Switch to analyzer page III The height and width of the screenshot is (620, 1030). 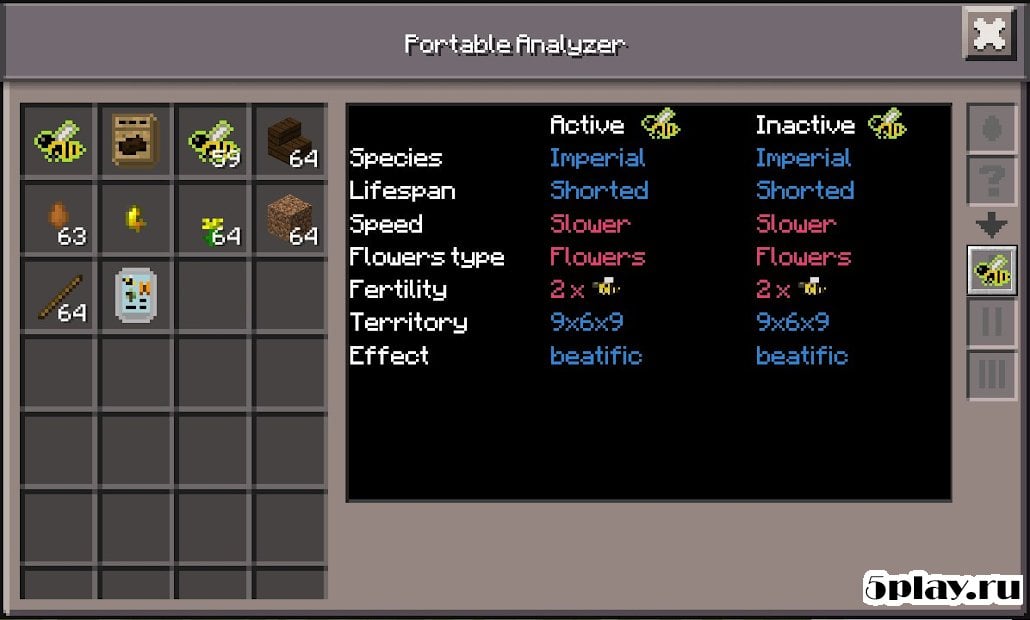point(991,374)
